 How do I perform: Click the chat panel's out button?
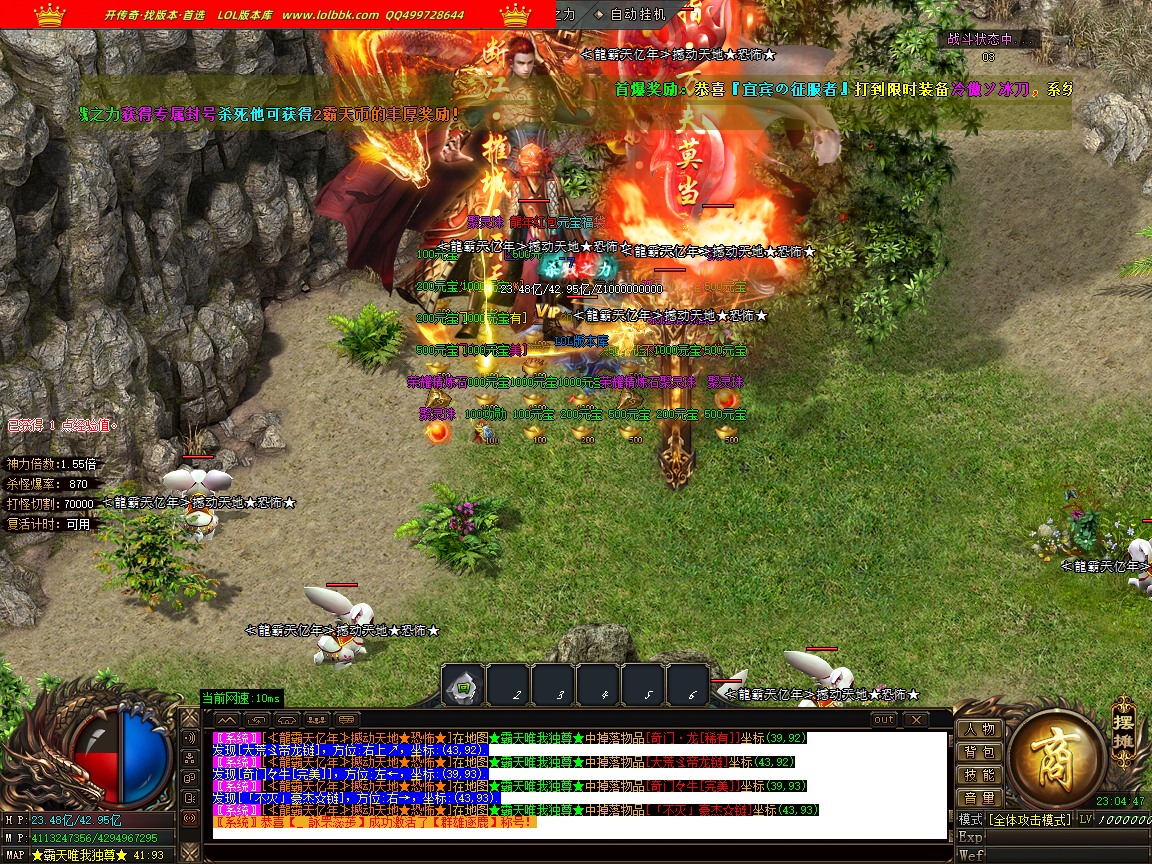(x=884, y=719)
